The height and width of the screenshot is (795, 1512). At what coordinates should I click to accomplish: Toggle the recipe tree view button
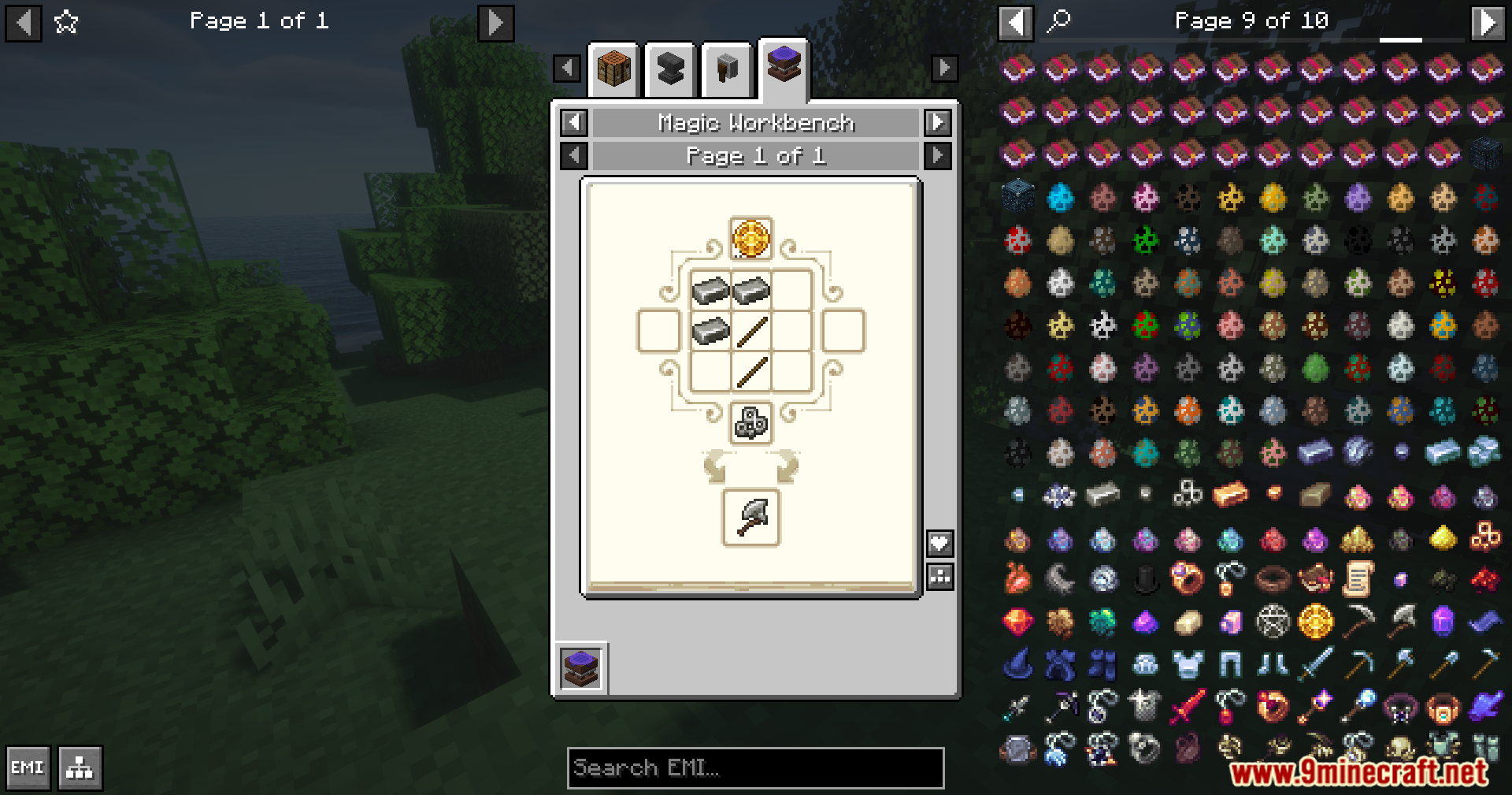click(80, 767)
